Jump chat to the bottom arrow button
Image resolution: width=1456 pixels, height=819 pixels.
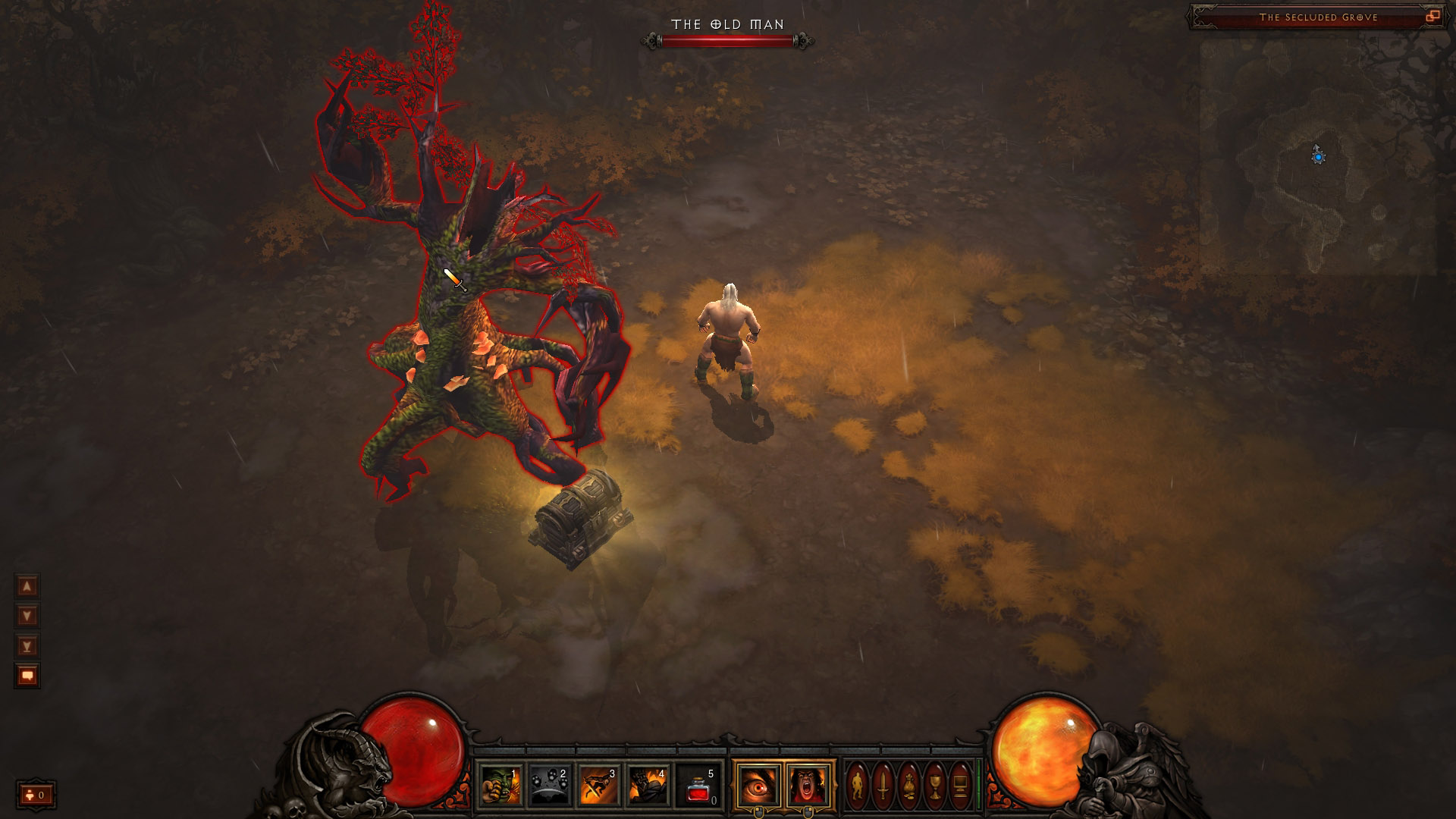pyautogui.click(x=27, y=646)
